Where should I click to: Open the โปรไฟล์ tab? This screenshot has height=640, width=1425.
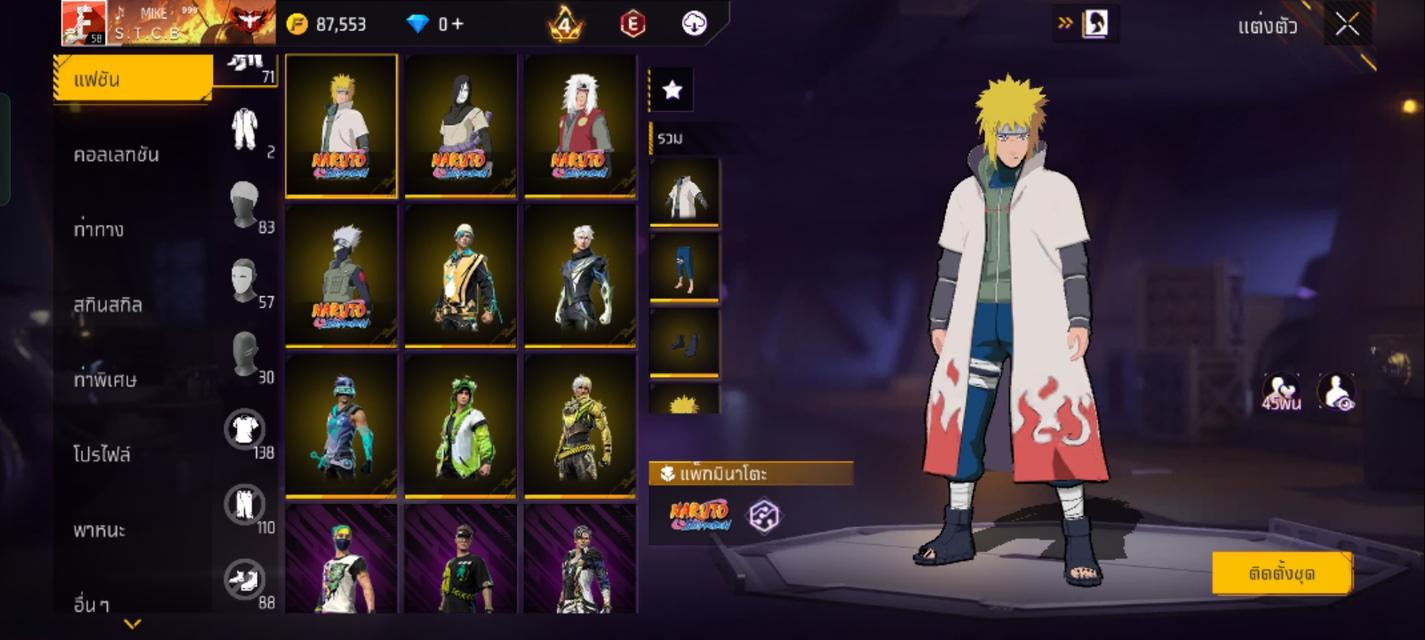102,455
